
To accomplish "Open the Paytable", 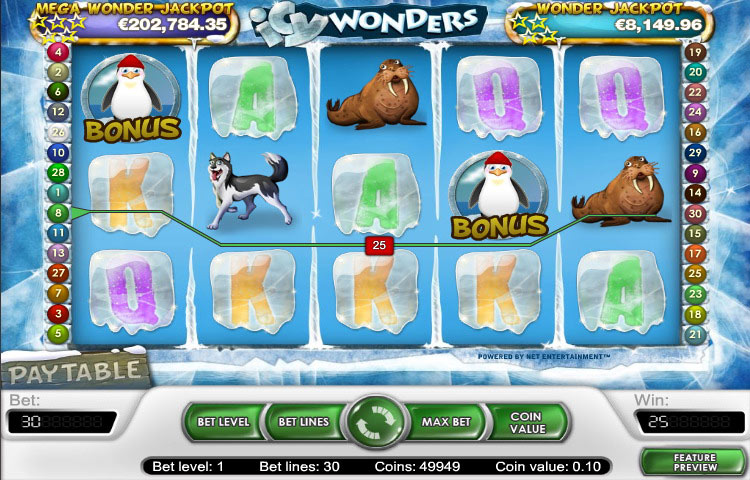I will [x=75, y=373].
